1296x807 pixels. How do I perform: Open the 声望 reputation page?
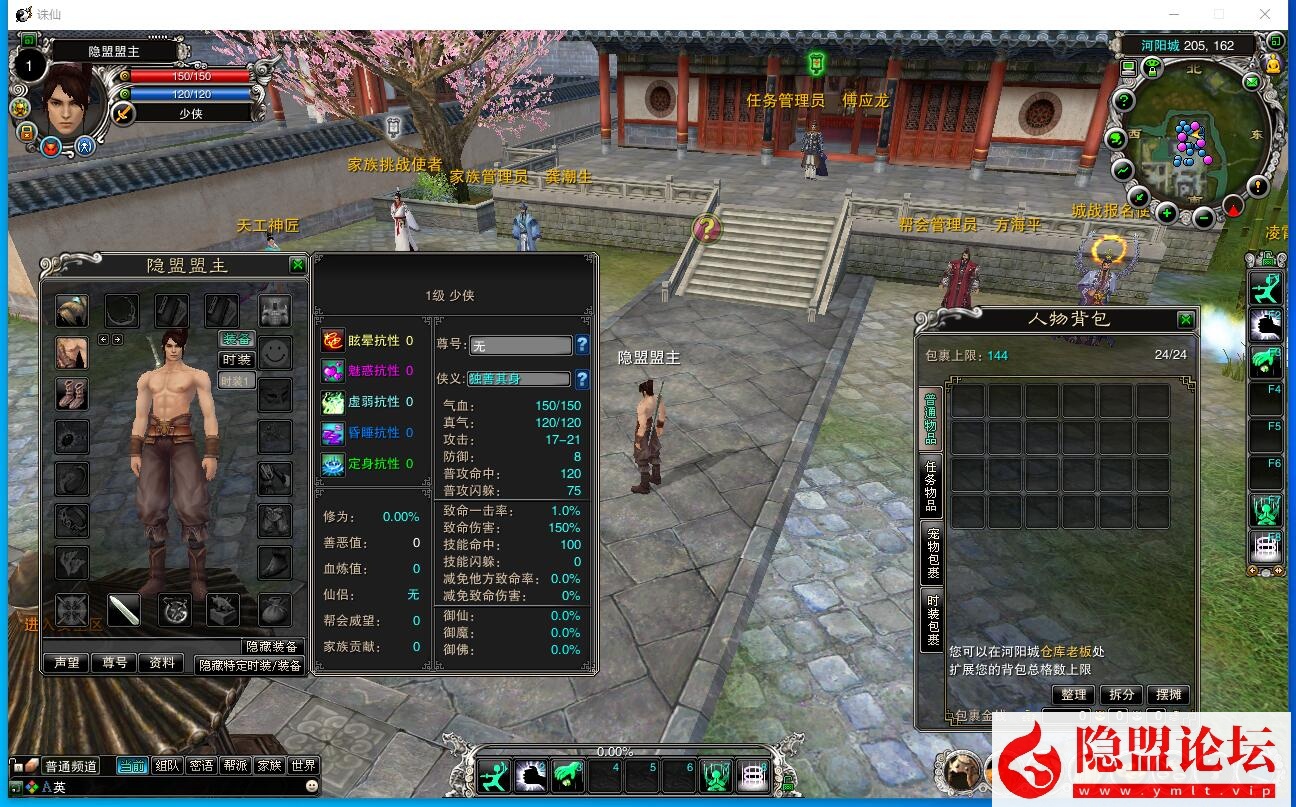click(x=66, y=663)
